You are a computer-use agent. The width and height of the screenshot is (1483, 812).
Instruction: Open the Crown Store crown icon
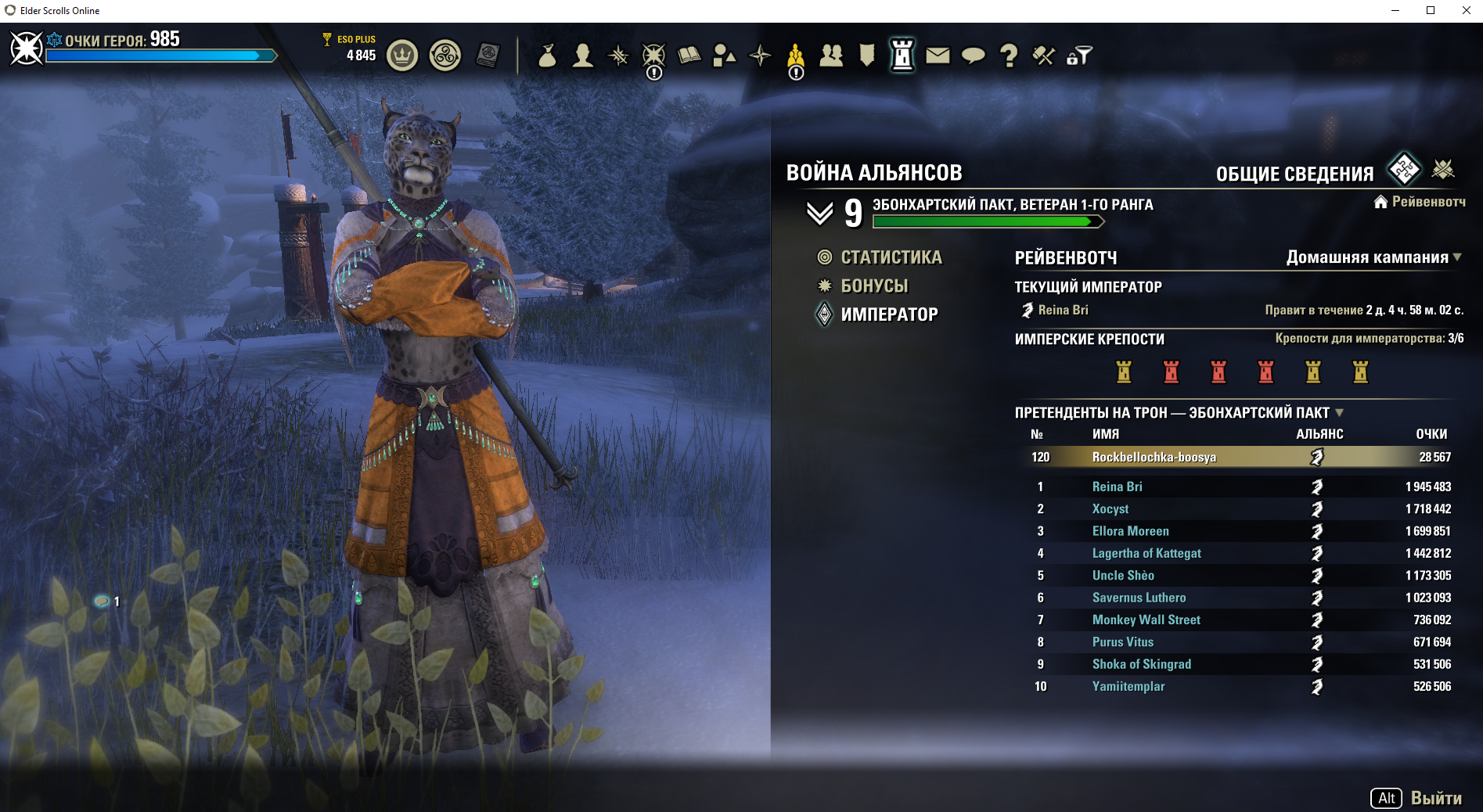click(x=402, y=56)
